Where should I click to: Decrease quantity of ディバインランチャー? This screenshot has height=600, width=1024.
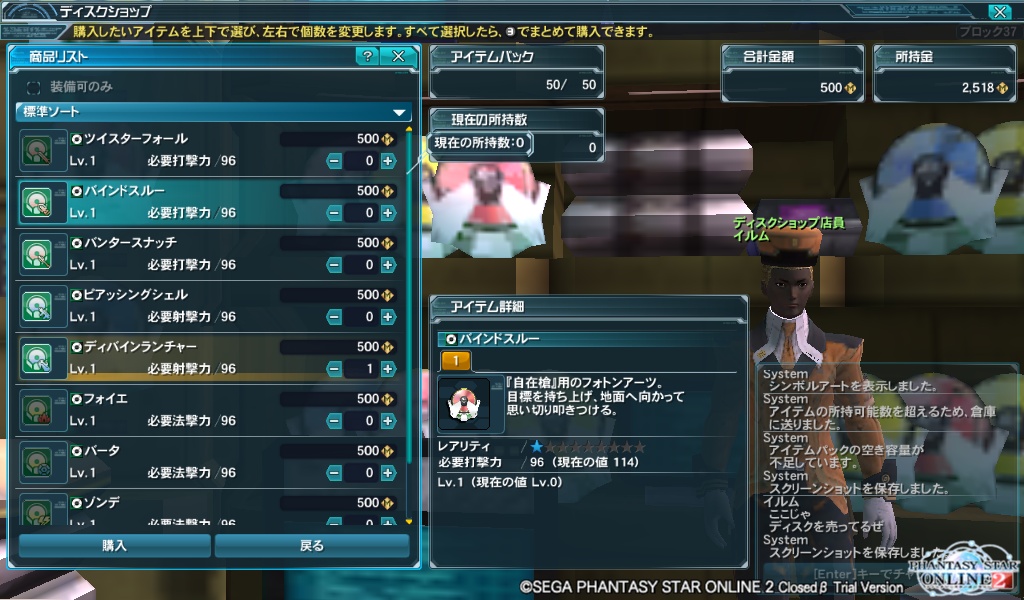click(x=334, y=369)
